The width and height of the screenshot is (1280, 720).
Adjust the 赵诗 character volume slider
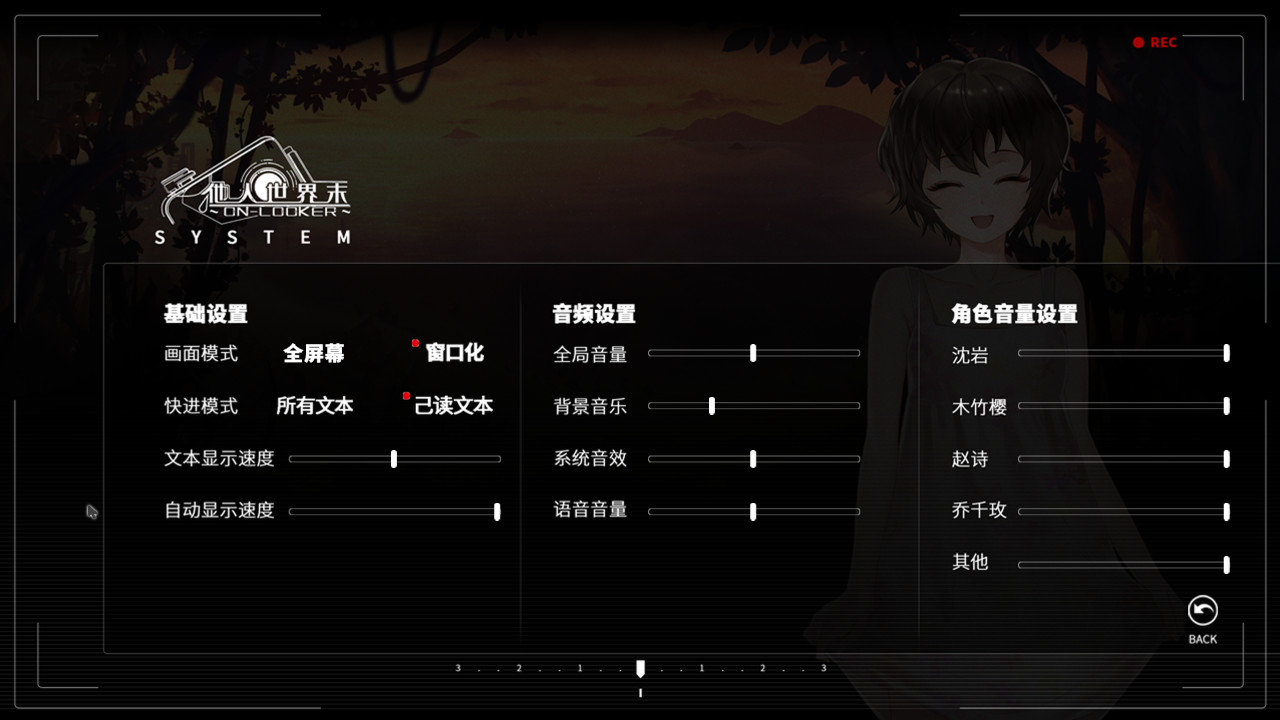click(1225, 458)
